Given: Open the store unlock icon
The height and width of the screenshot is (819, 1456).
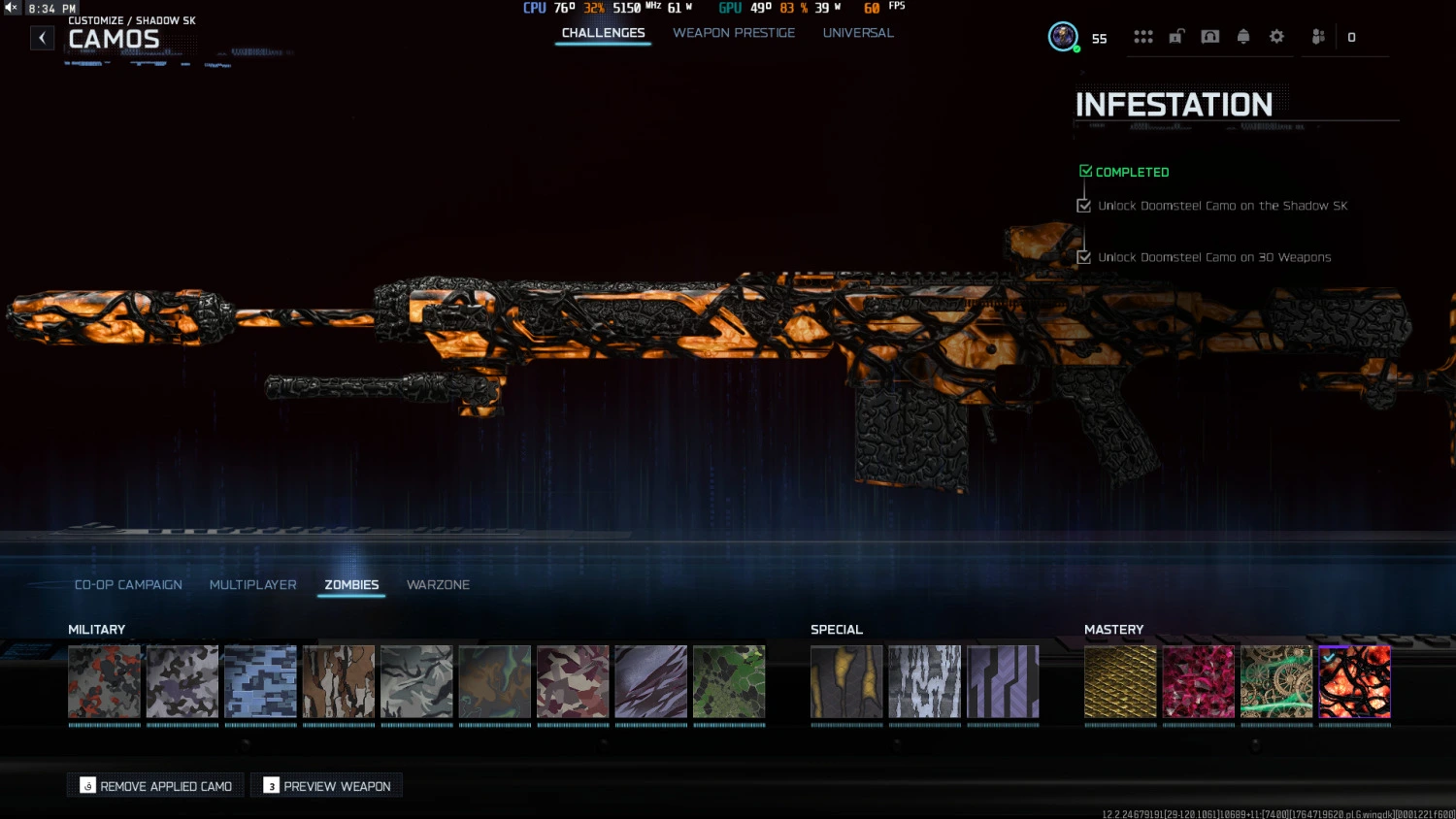Looking at the screenshot, I should click(1176, 37).
